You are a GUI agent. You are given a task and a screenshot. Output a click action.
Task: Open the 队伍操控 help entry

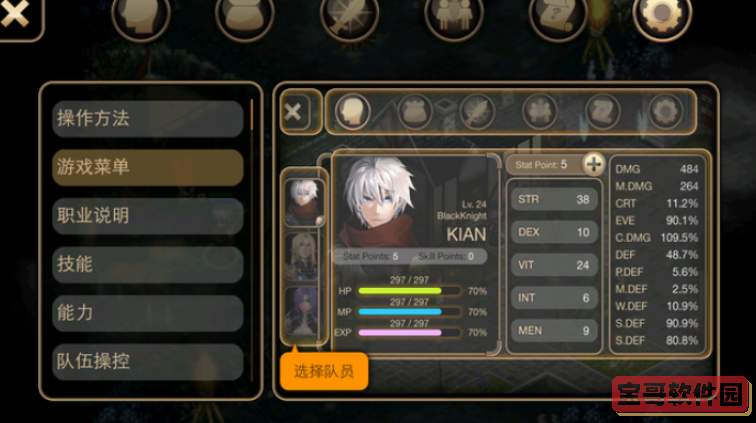[x=148, y=360]
